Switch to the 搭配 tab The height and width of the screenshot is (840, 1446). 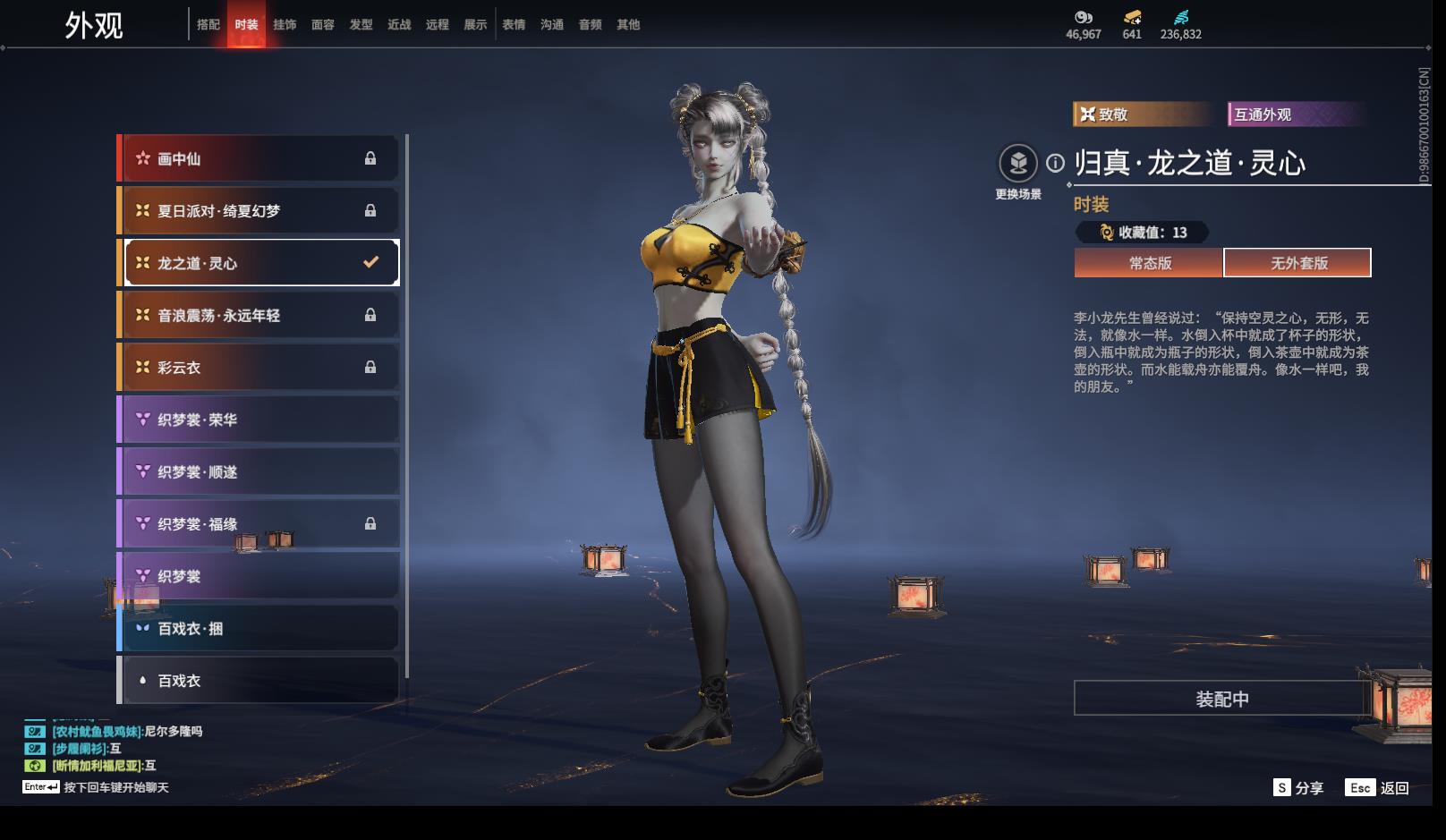(x=208, y=25)
